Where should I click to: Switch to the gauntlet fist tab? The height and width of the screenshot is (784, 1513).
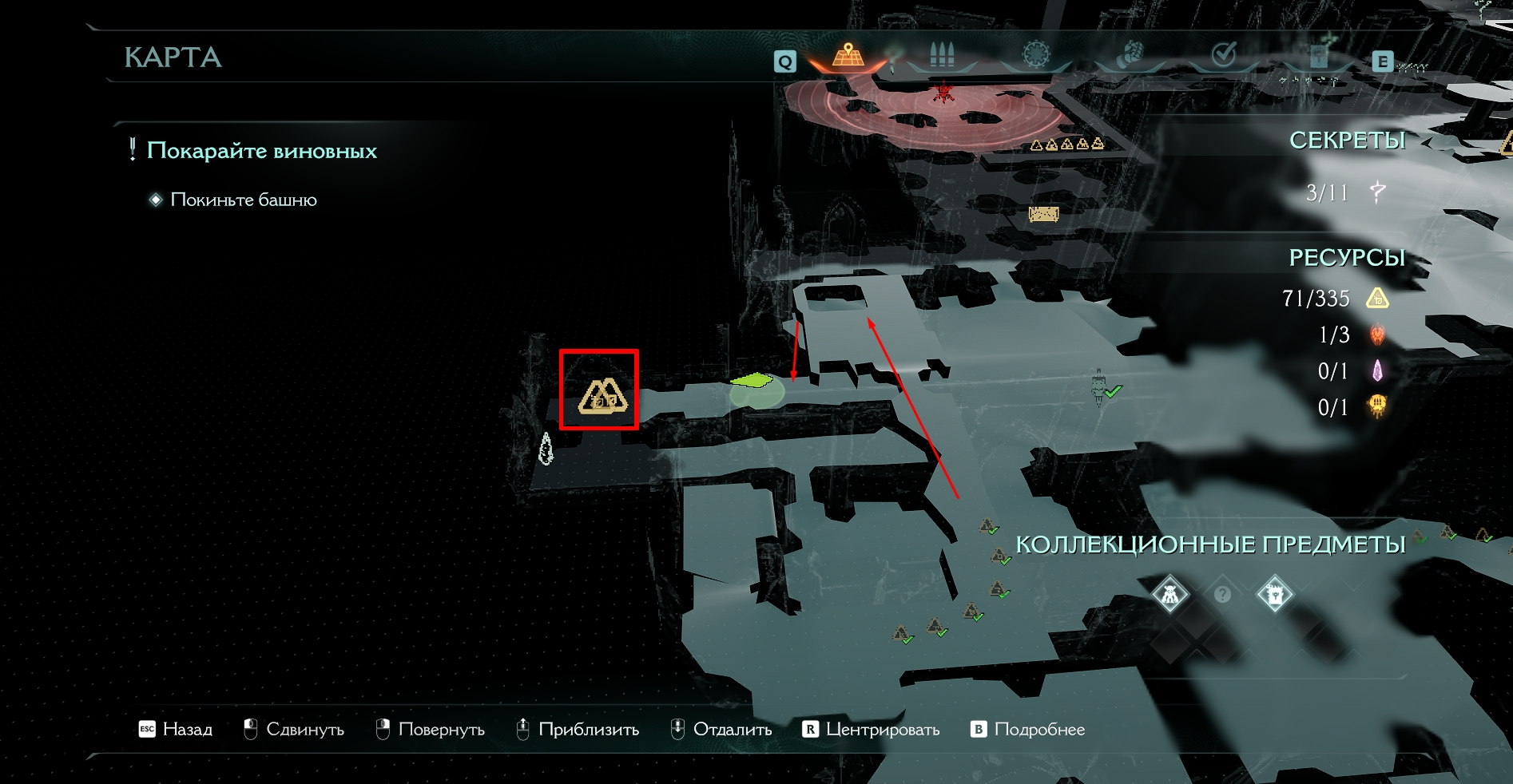coord(1129,56)
